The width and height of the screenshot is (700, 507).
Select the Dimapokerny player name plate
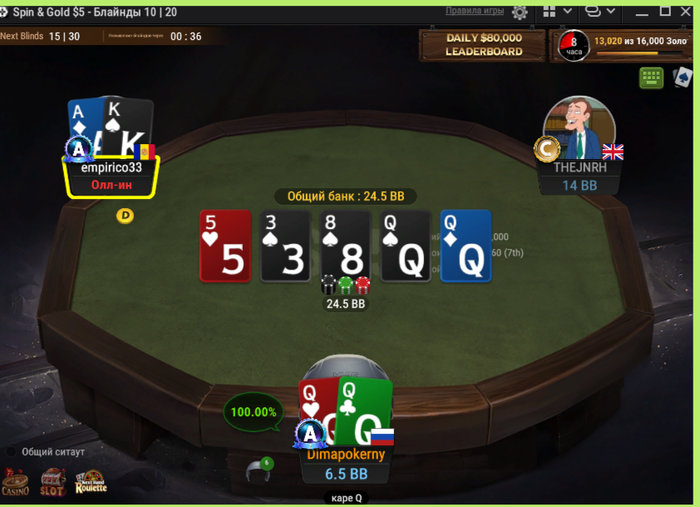[346, 464]
